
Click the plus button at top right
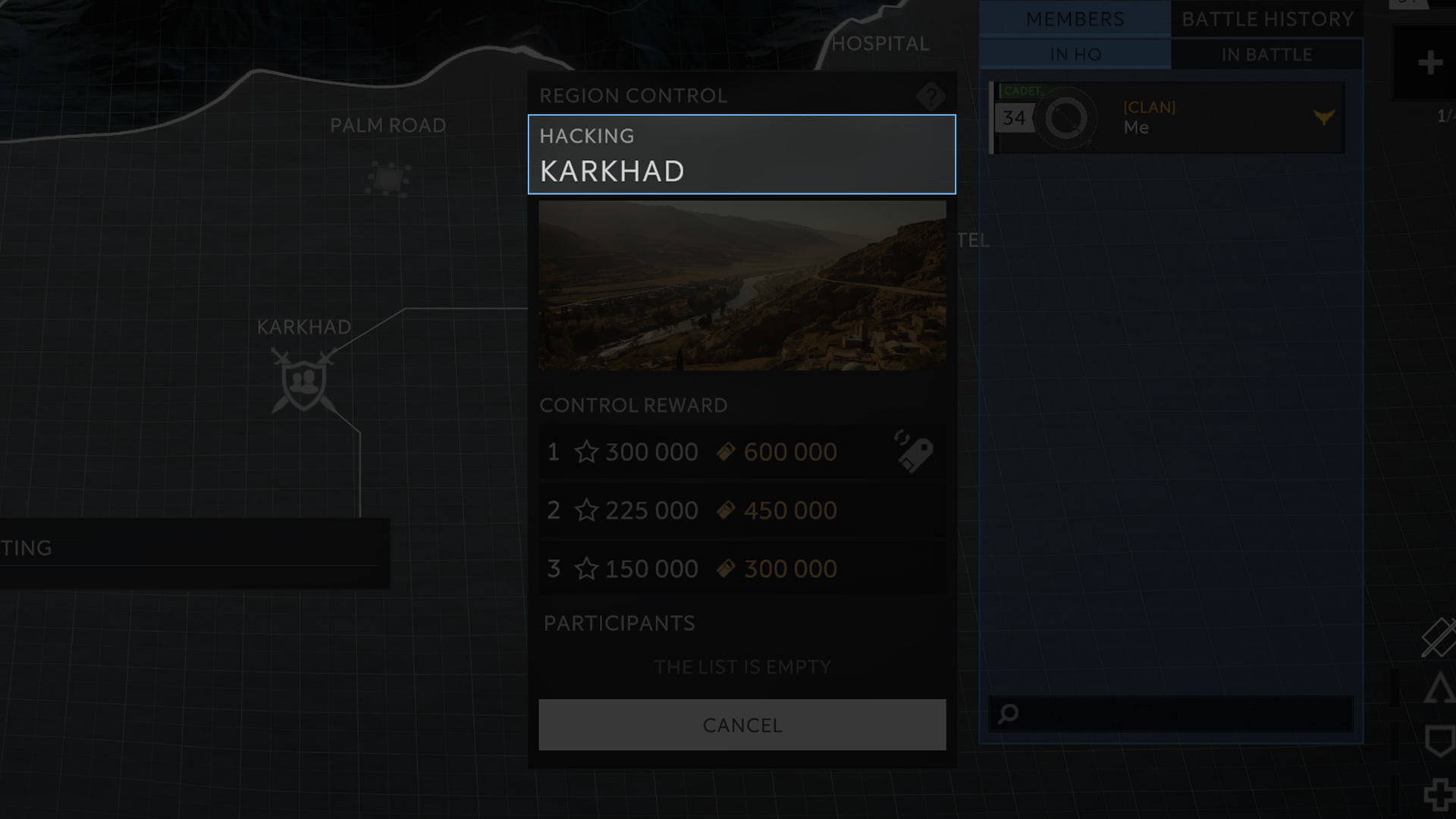tap(1429, 63)
